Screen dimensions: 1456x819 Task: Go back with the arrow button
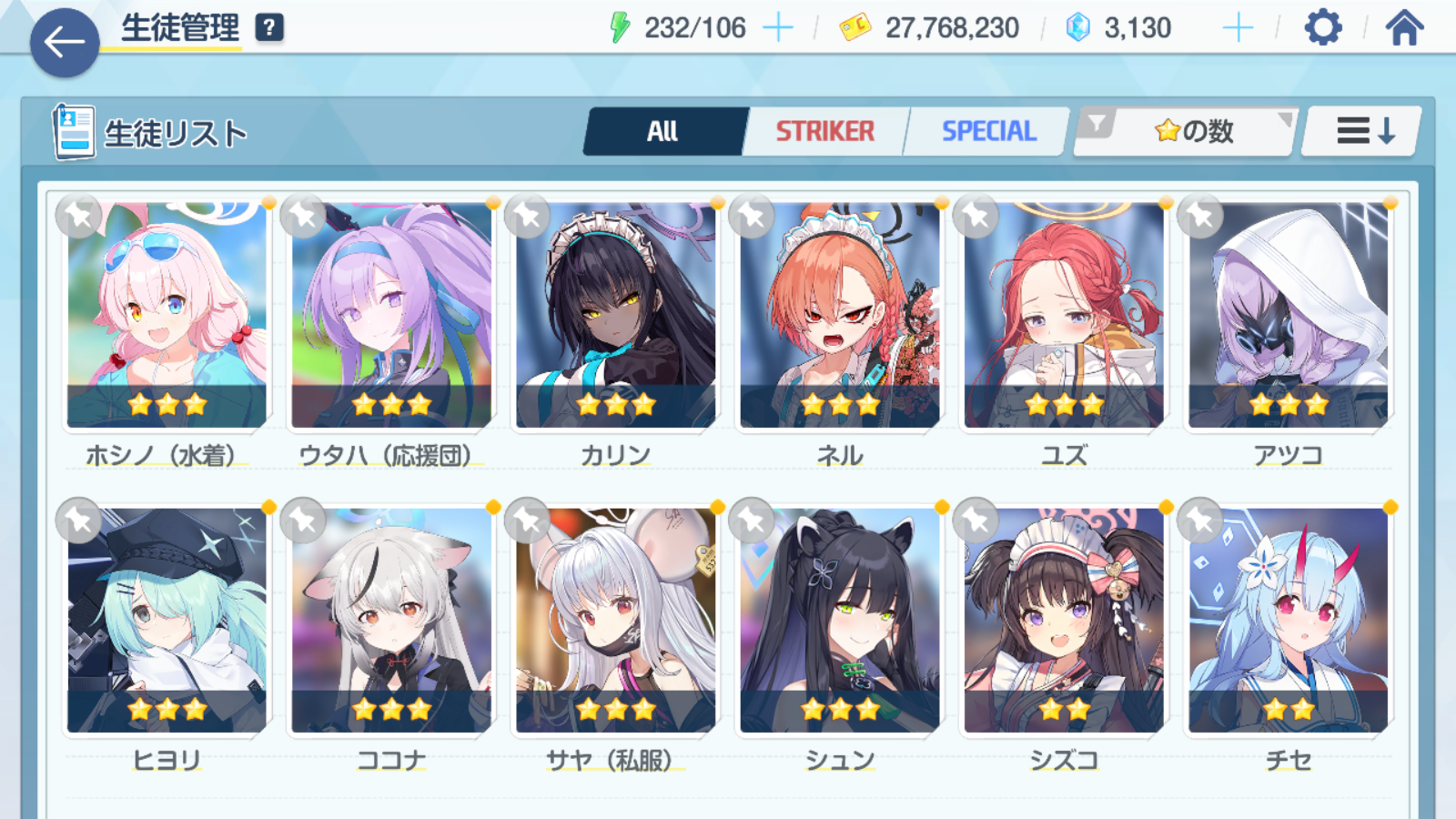(x=65, y=42)
